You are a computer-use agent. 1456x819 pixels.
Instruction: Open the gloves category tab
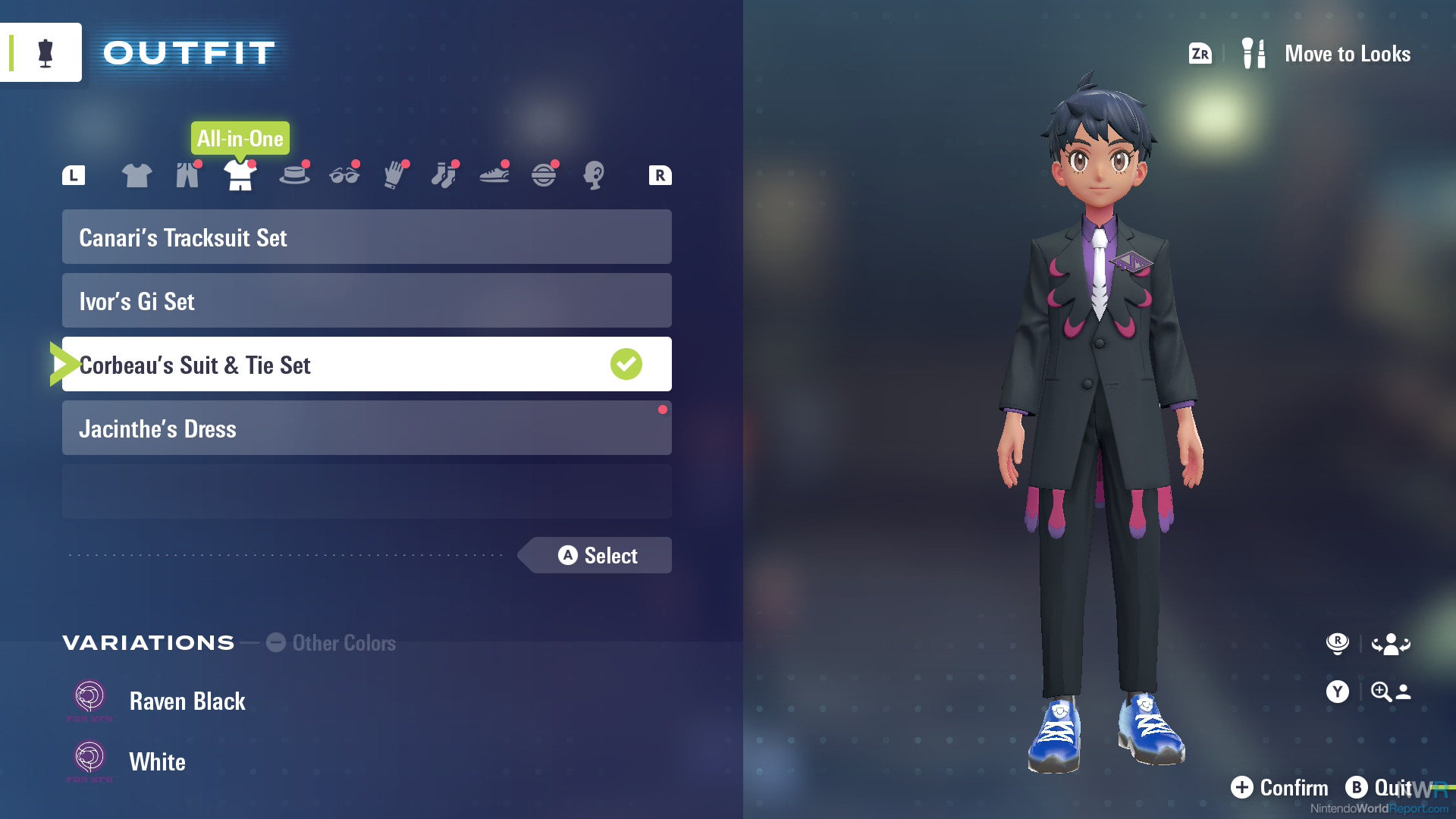[395, 175]
